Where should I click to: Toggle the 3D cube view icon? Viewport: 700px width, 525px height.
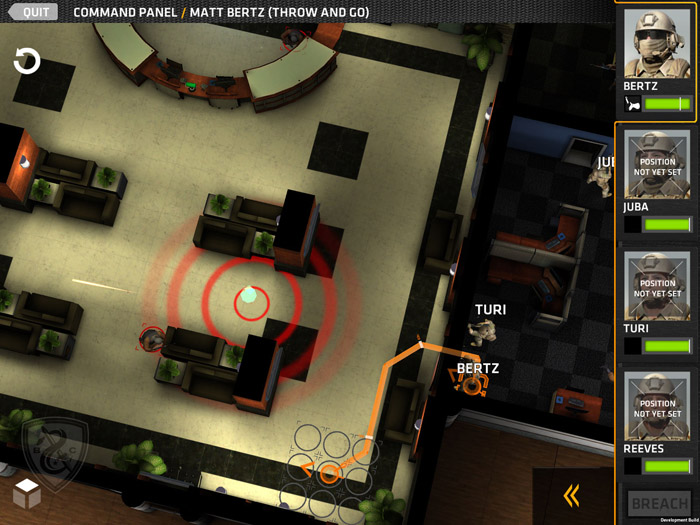[x=27, y=493]
